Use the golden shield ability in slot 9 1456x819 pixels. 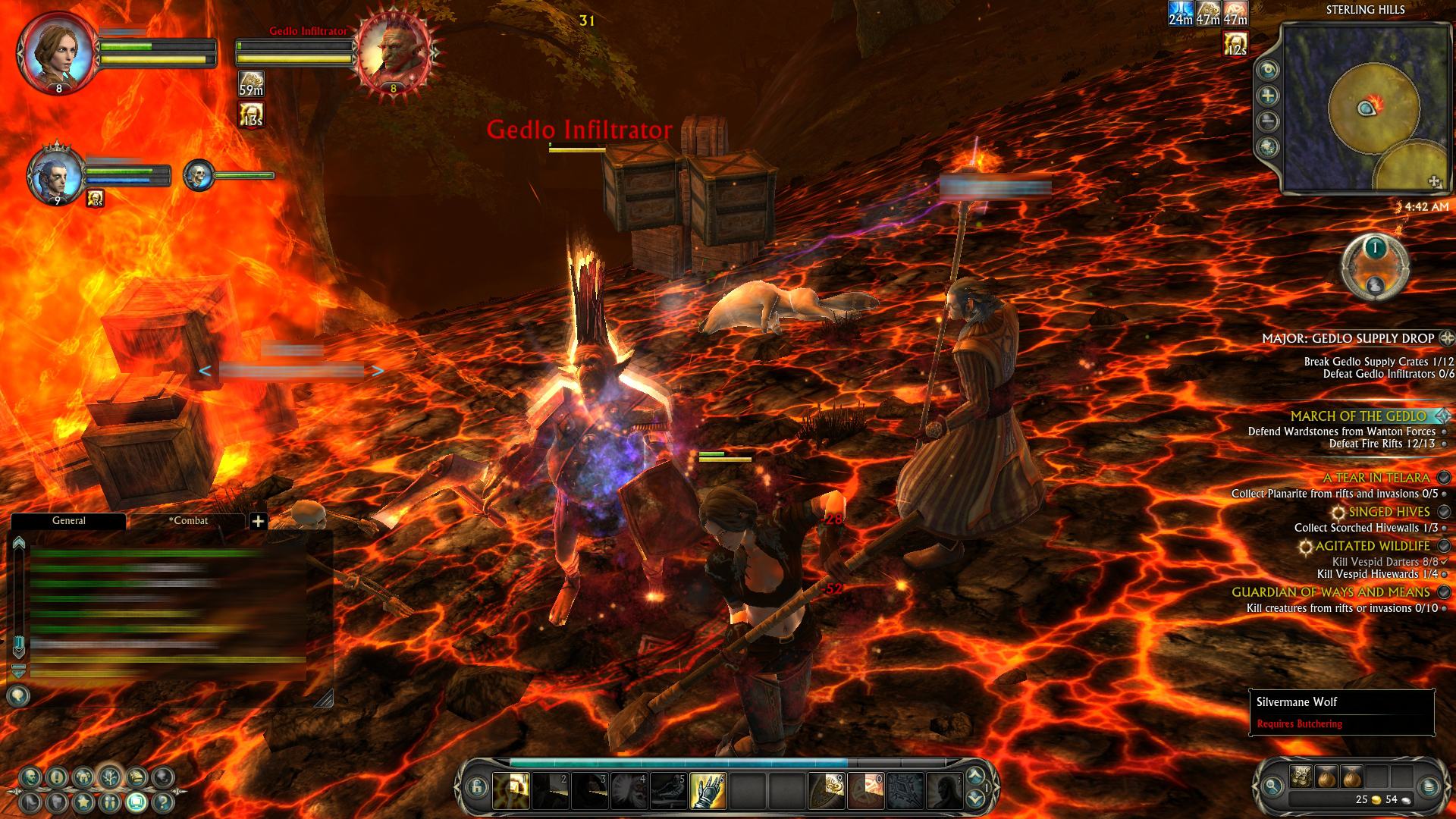[x=827, y=791]
